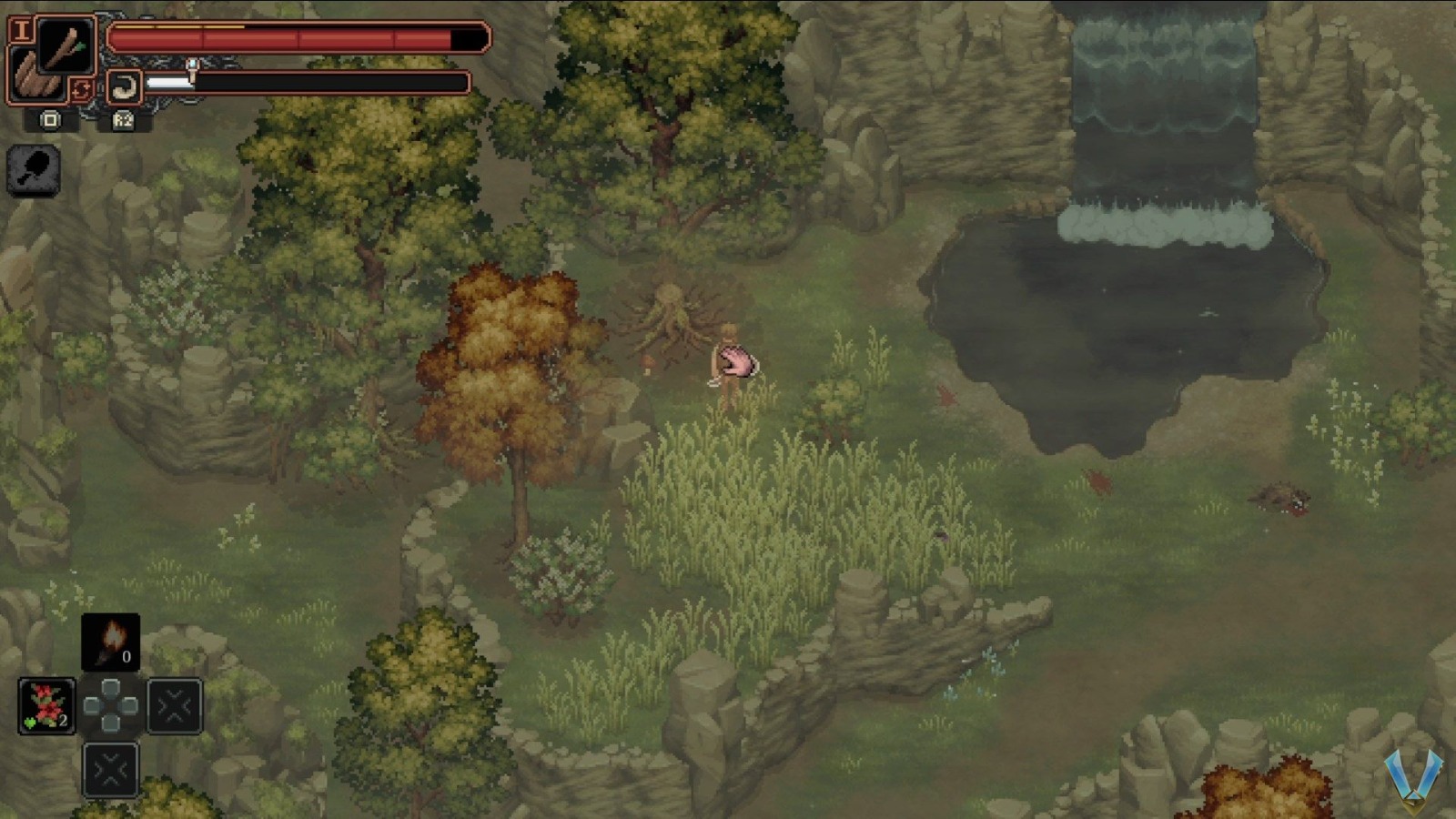This screenshot has height=819, width=1456.
Task: Click the empty right quick slot
Action: pos(175,705)
